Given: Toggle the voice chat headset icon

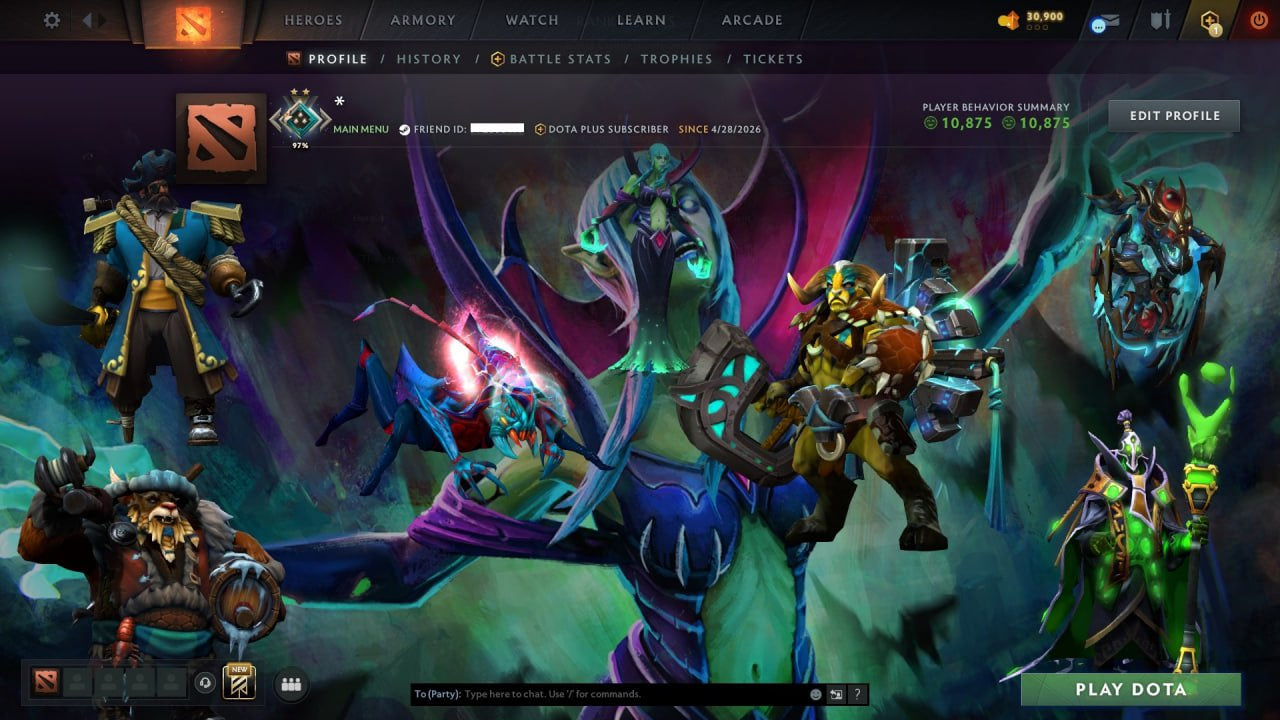Looking at the screenshot, I should click(206, 681).
